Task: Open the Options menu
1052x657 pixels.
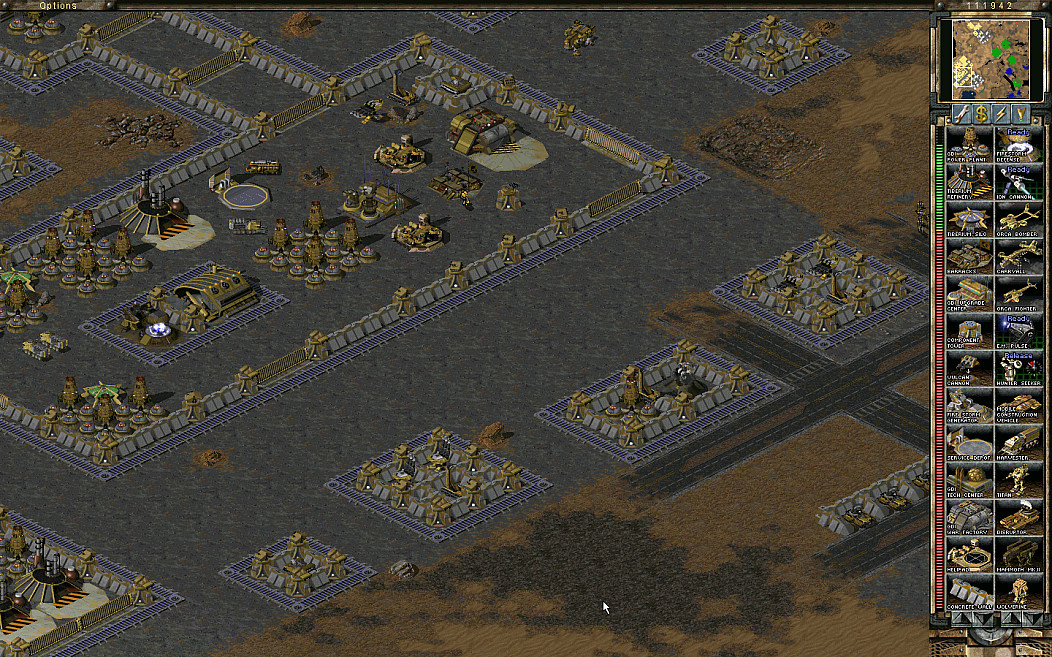Action: pyautogui.click(x=58, y=6)
